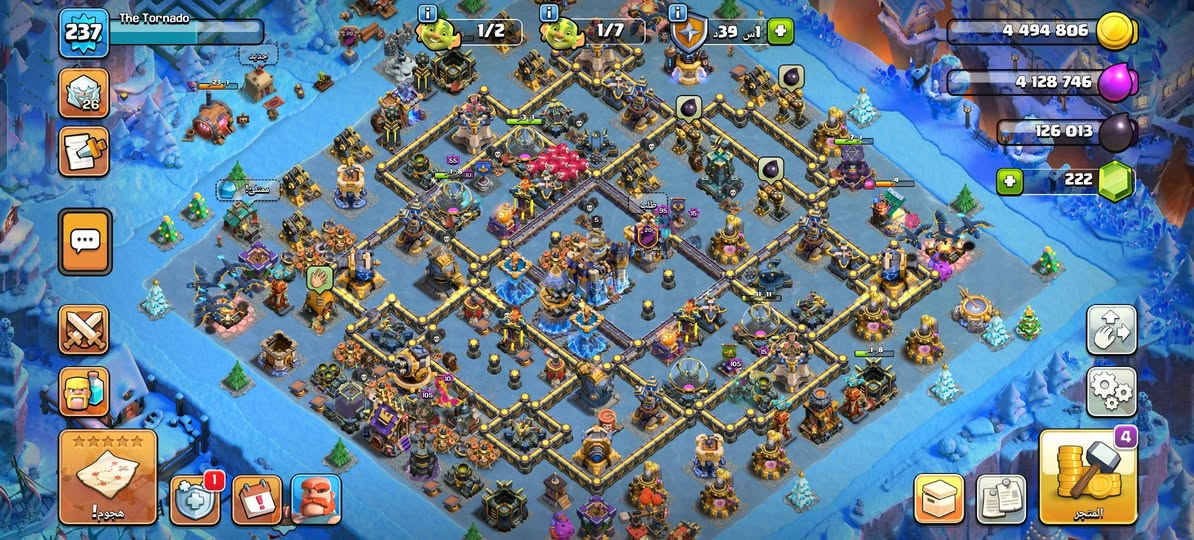
Task: Open the clipboard notes button
Action: click(1000, 499)
